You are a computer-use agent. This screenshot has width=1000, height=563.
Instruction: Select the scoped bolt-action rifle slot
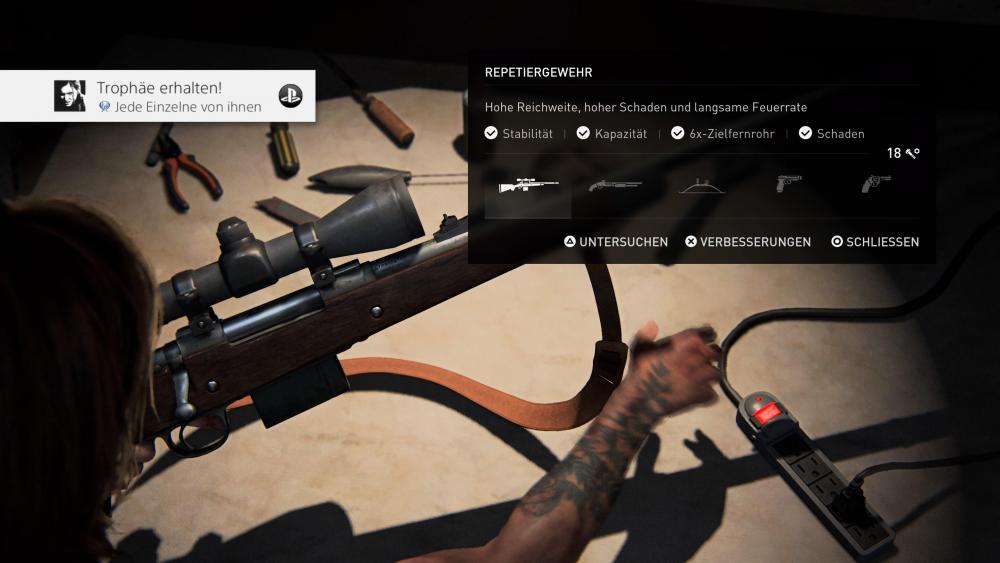coord(528,186)
